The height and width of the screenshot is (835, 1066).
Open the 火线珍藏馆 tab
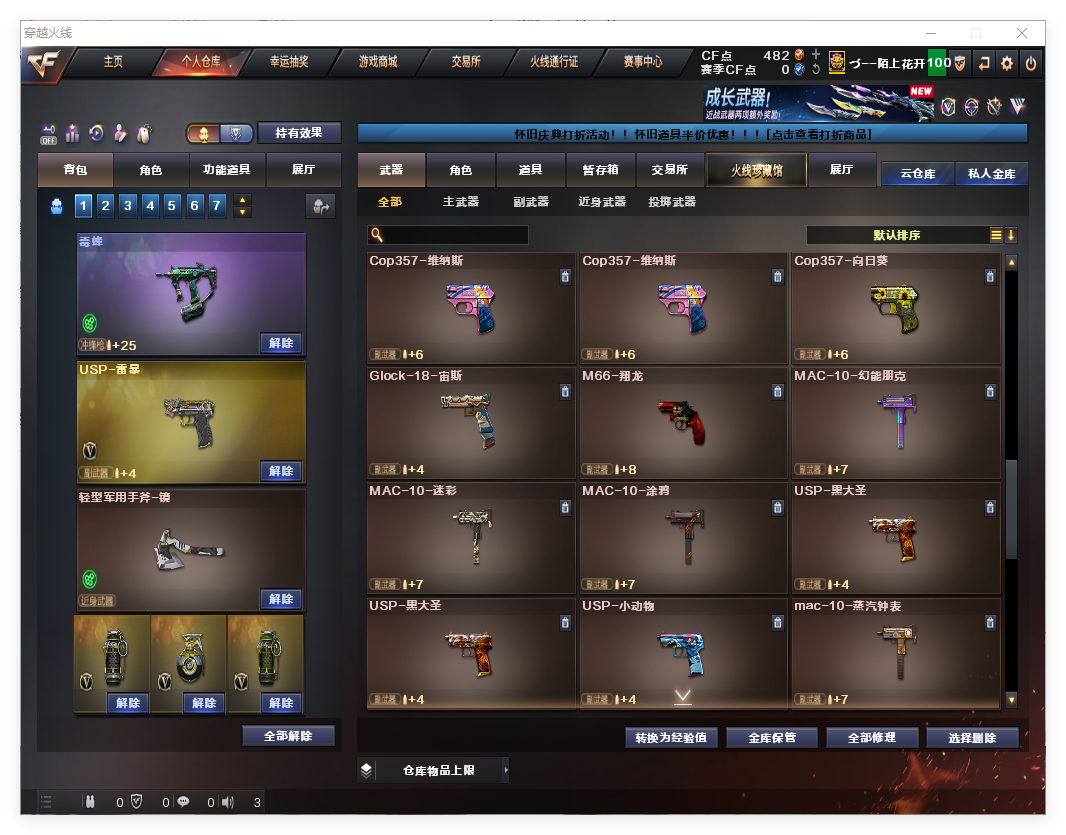755,171
